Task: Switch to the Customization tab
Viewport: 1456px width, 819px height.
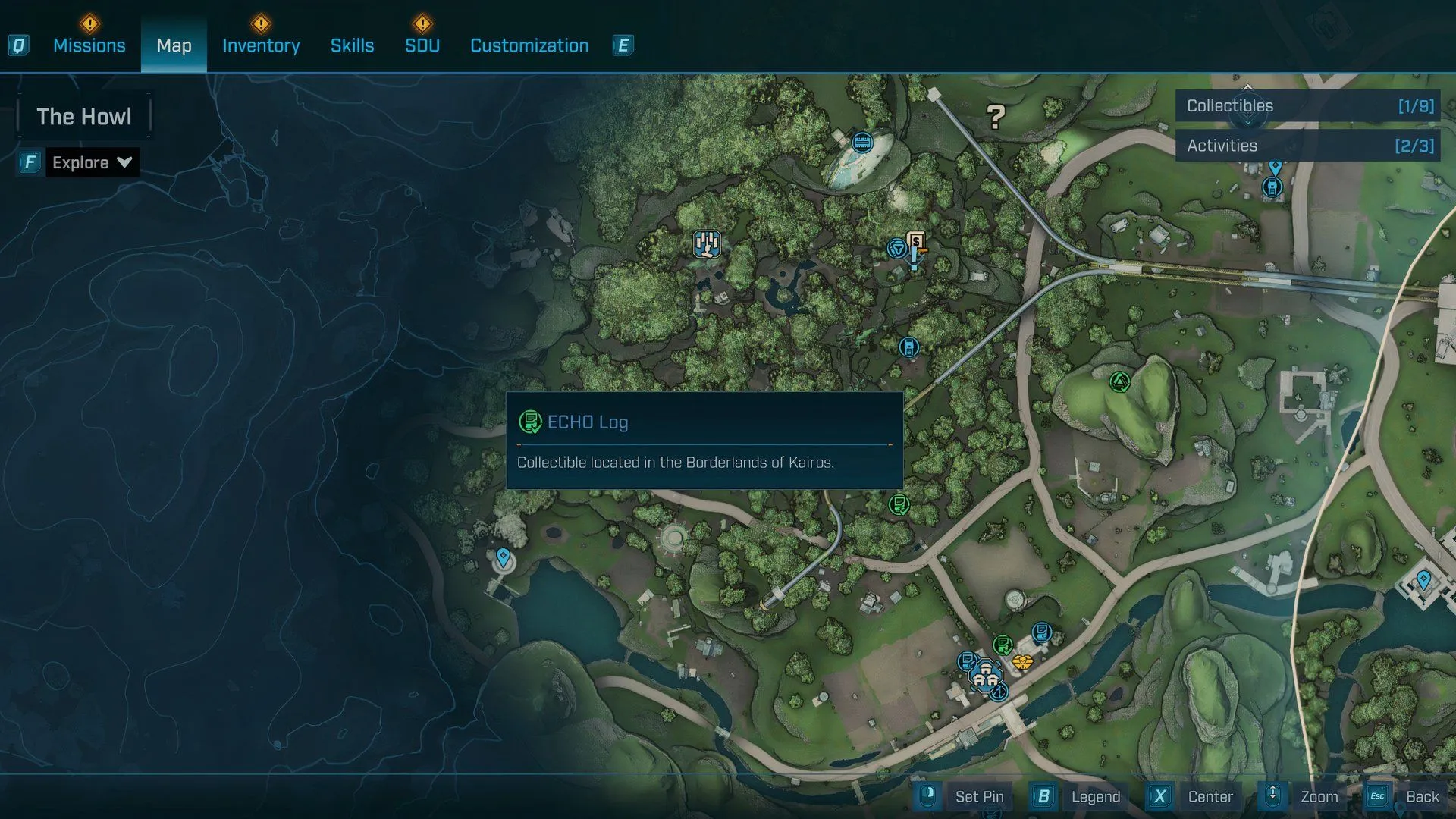Action: [529, 45]
